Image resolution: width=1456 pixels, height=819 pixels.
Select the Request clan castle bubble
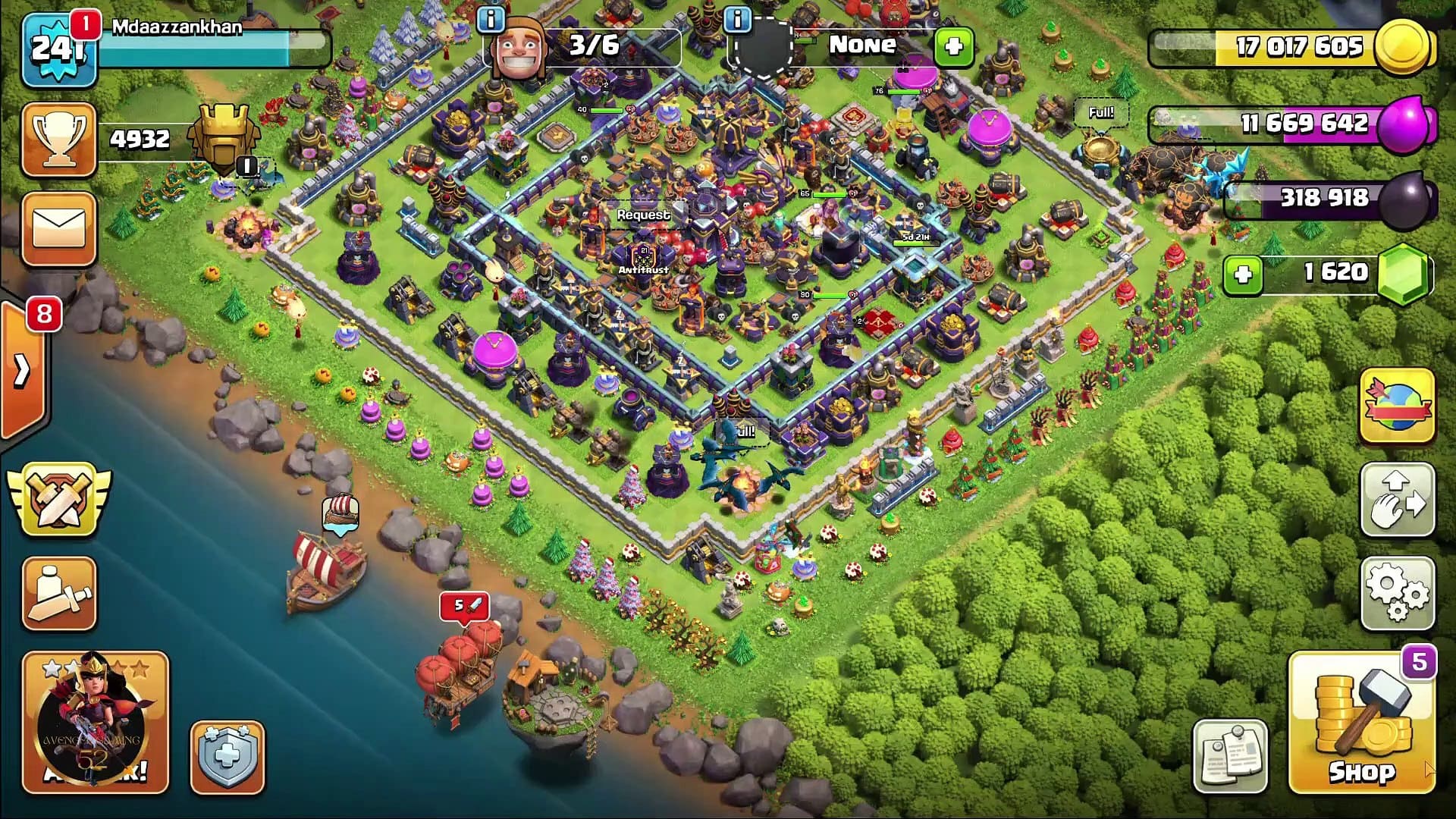(643, 215)
